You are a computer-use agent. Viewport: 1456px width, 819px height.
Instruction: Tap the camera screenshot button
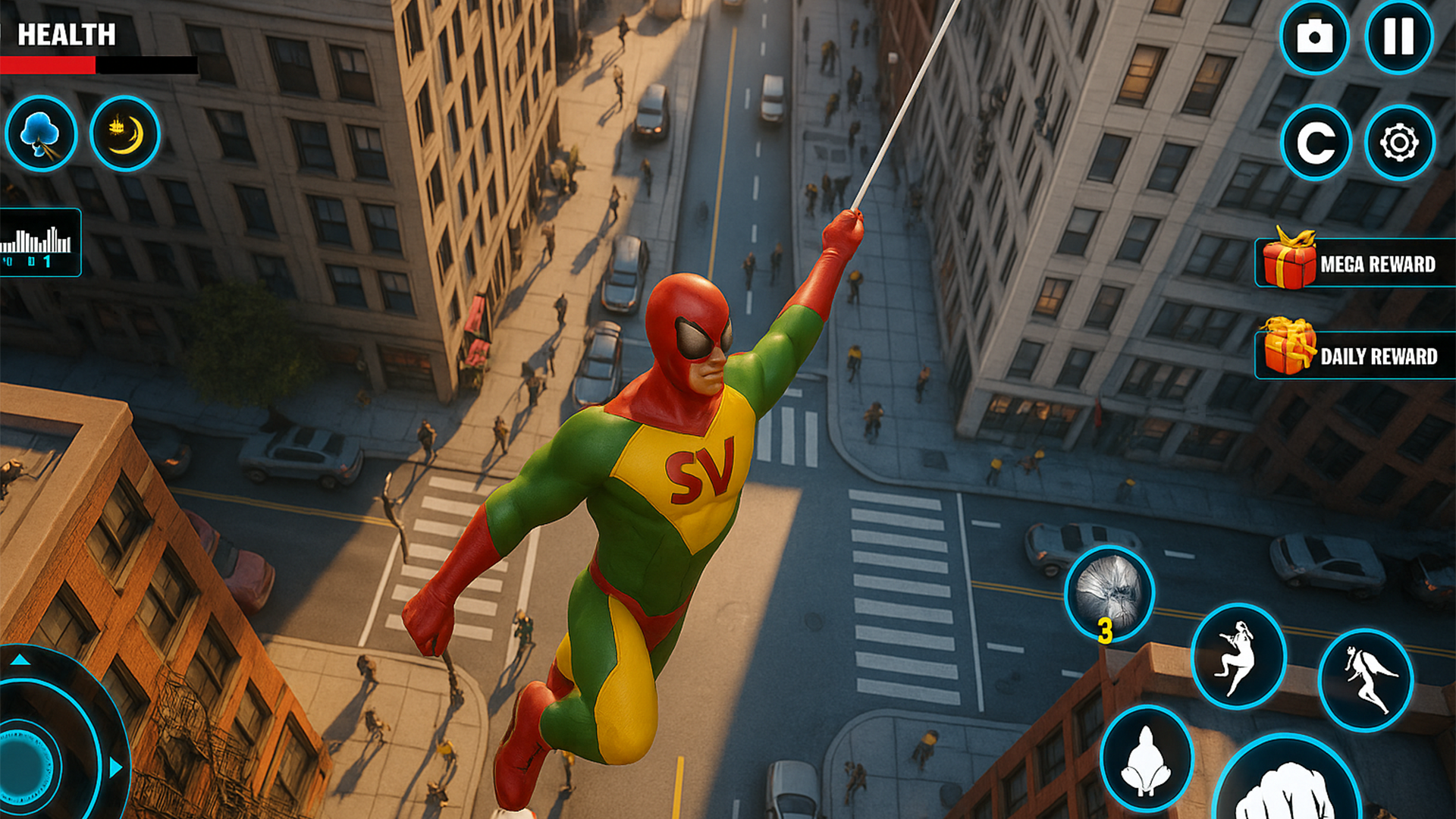click(x=1314, y=36)
